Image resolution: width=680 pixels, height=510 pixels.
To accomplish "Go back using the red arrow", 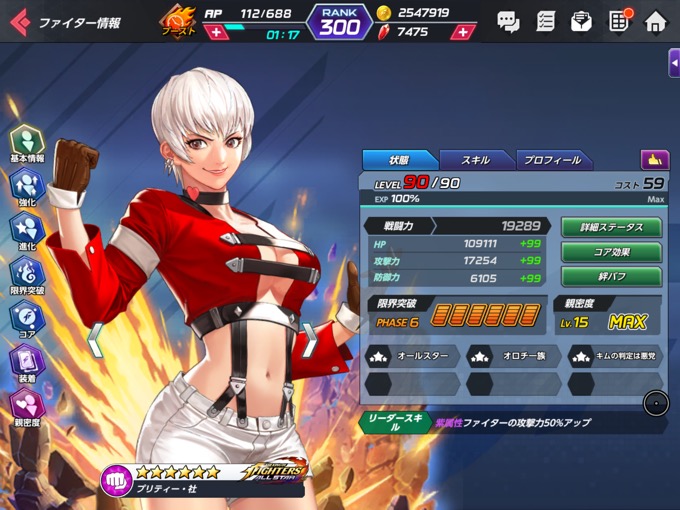I will 19,21.
